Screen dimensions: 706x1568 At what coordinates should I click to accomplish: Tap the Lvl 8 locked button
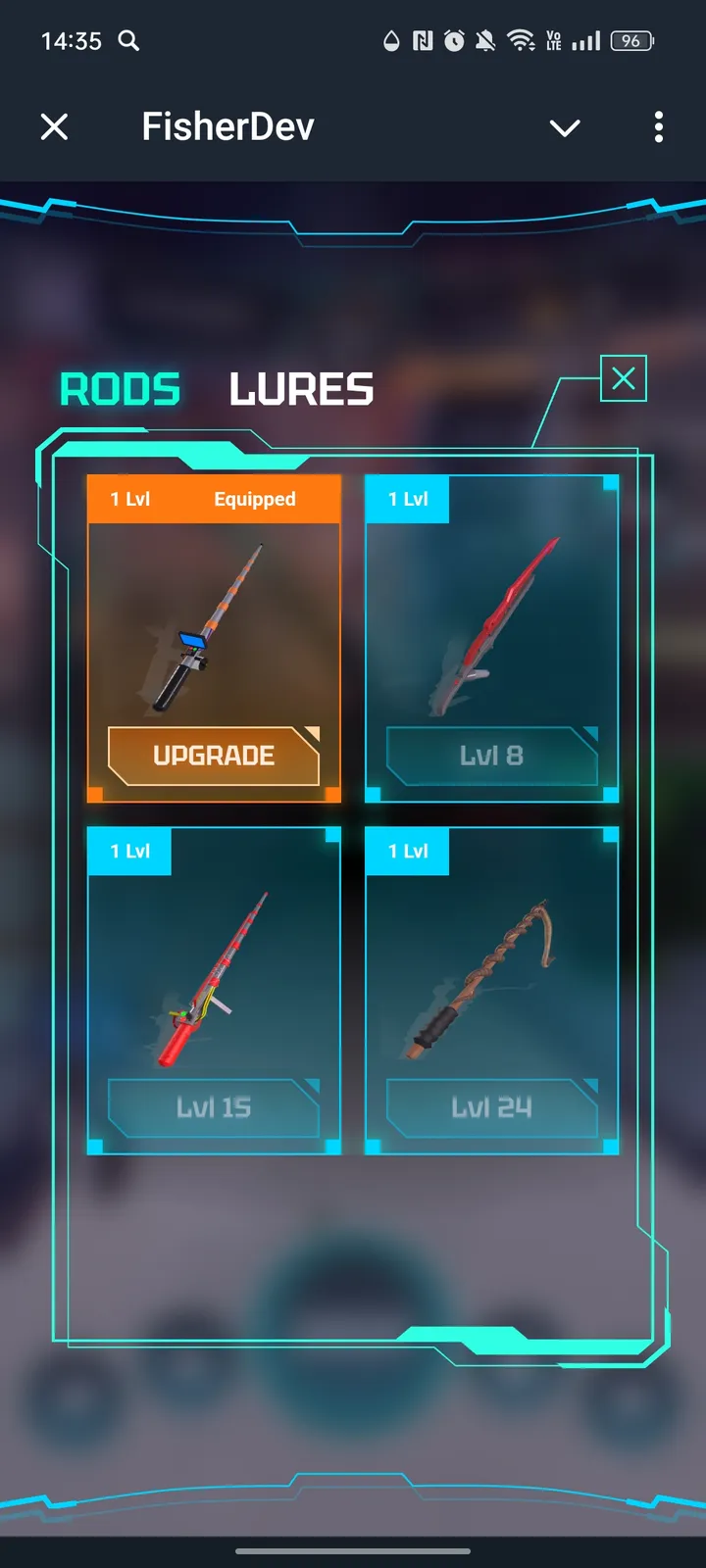coord(491,756)
